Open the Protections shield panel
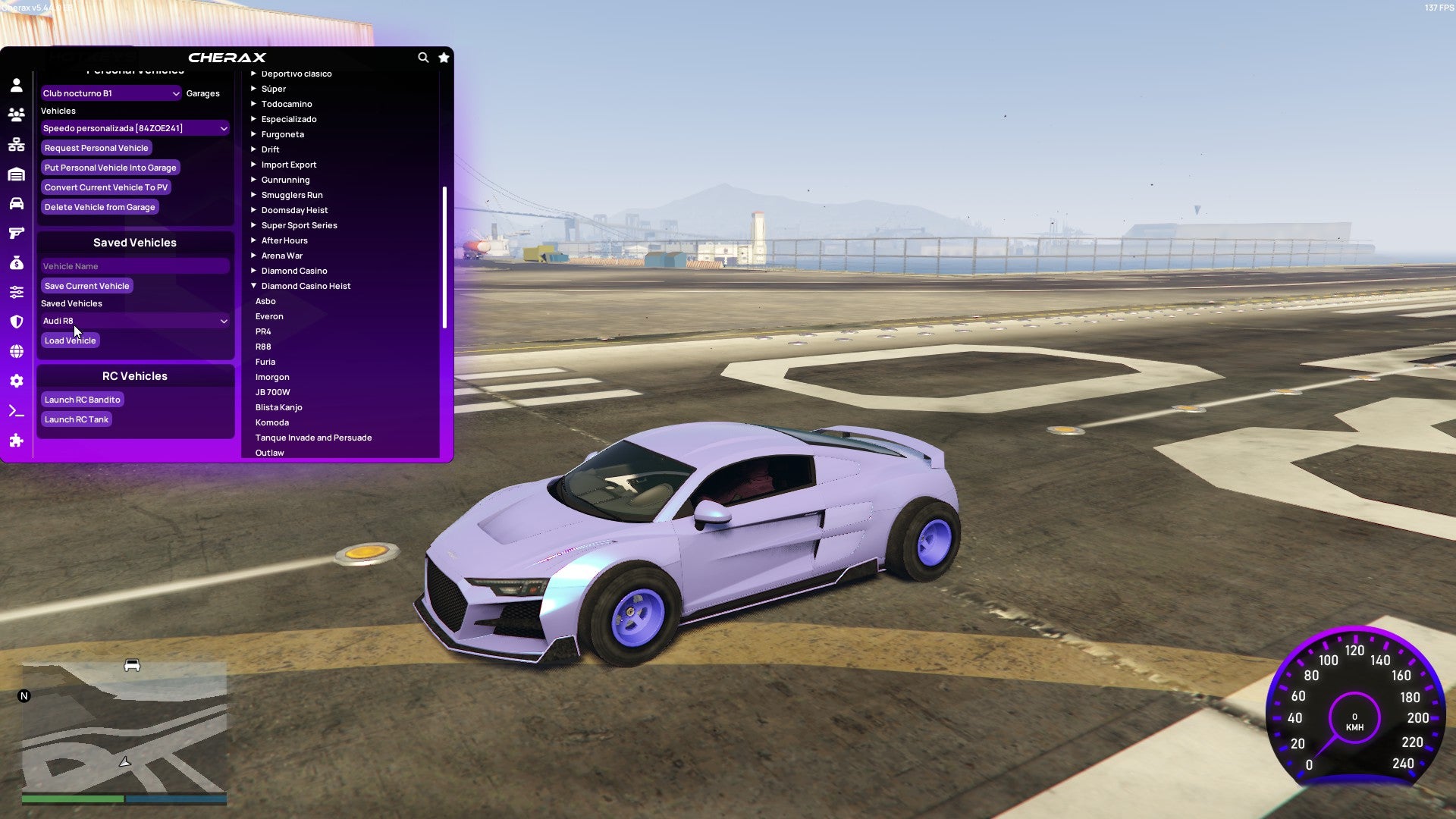Image resolution: width=1456 pixels, height=819 pixels. tap(17, 321)
